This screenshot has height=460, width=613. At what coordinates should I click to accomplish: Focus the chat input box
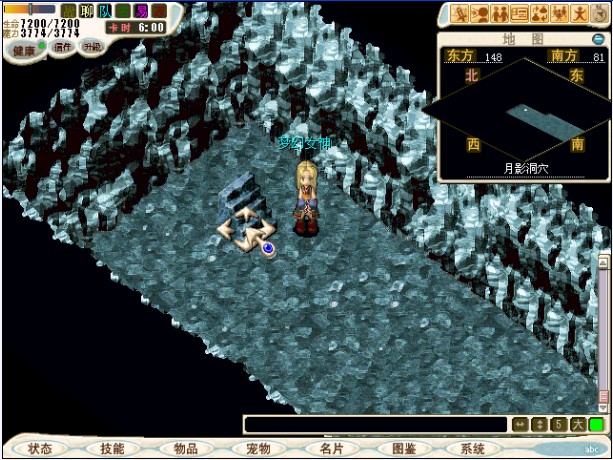[375, 425]
